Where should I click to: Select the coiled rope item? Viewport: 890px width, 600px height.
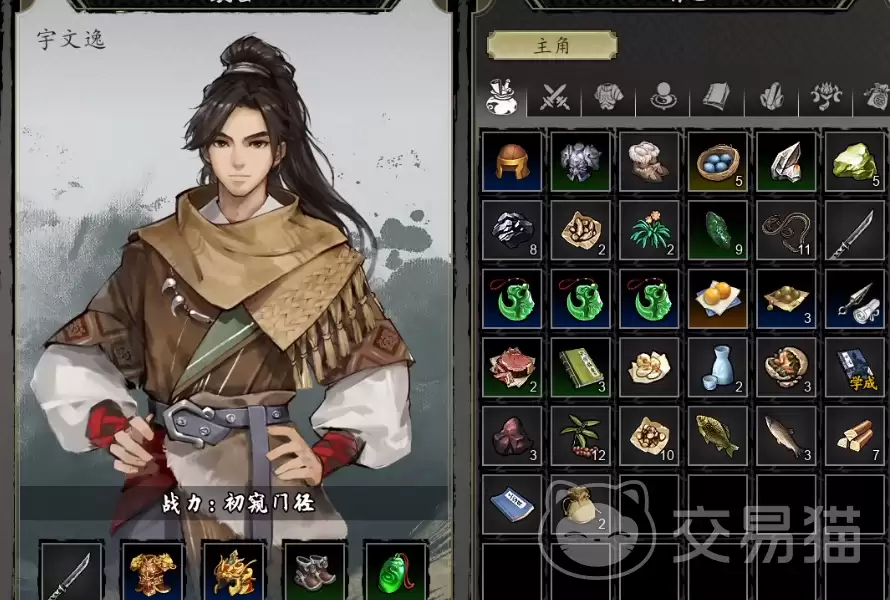[786, 229]
